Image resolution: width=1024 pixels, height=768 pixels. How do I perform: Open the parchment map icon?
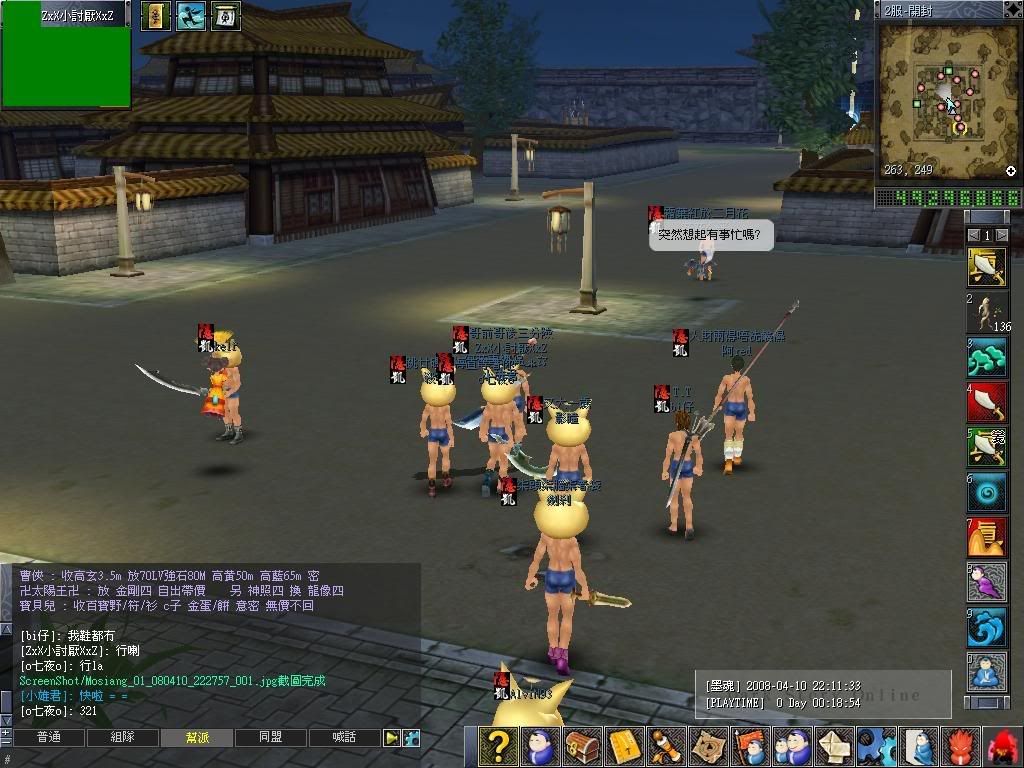pyautogui.click(x=708, y=747)
